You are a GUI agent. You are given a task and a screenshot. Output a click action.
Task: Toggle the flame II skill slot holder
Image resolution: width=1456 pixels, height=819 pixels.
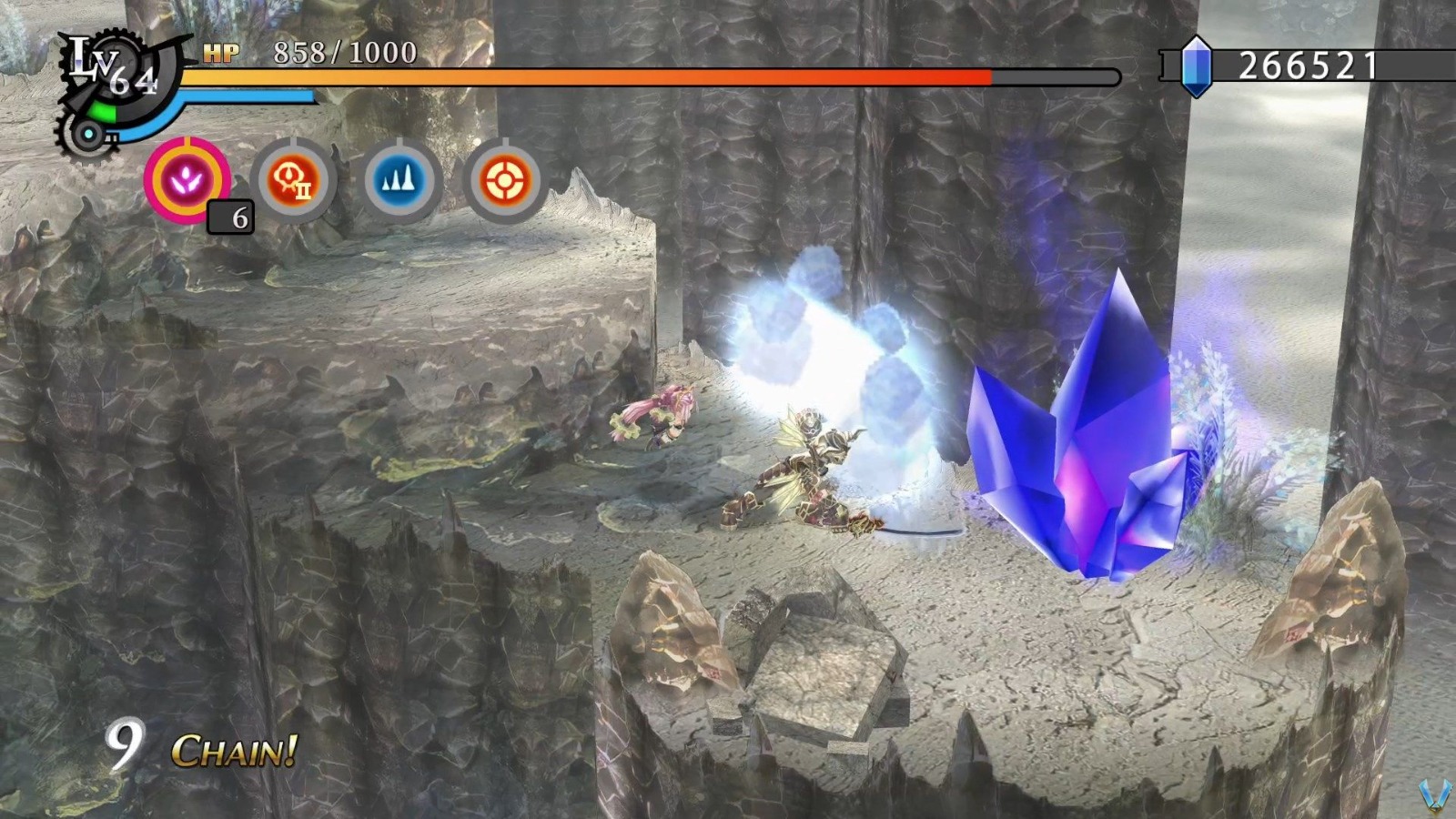point(289,179)
